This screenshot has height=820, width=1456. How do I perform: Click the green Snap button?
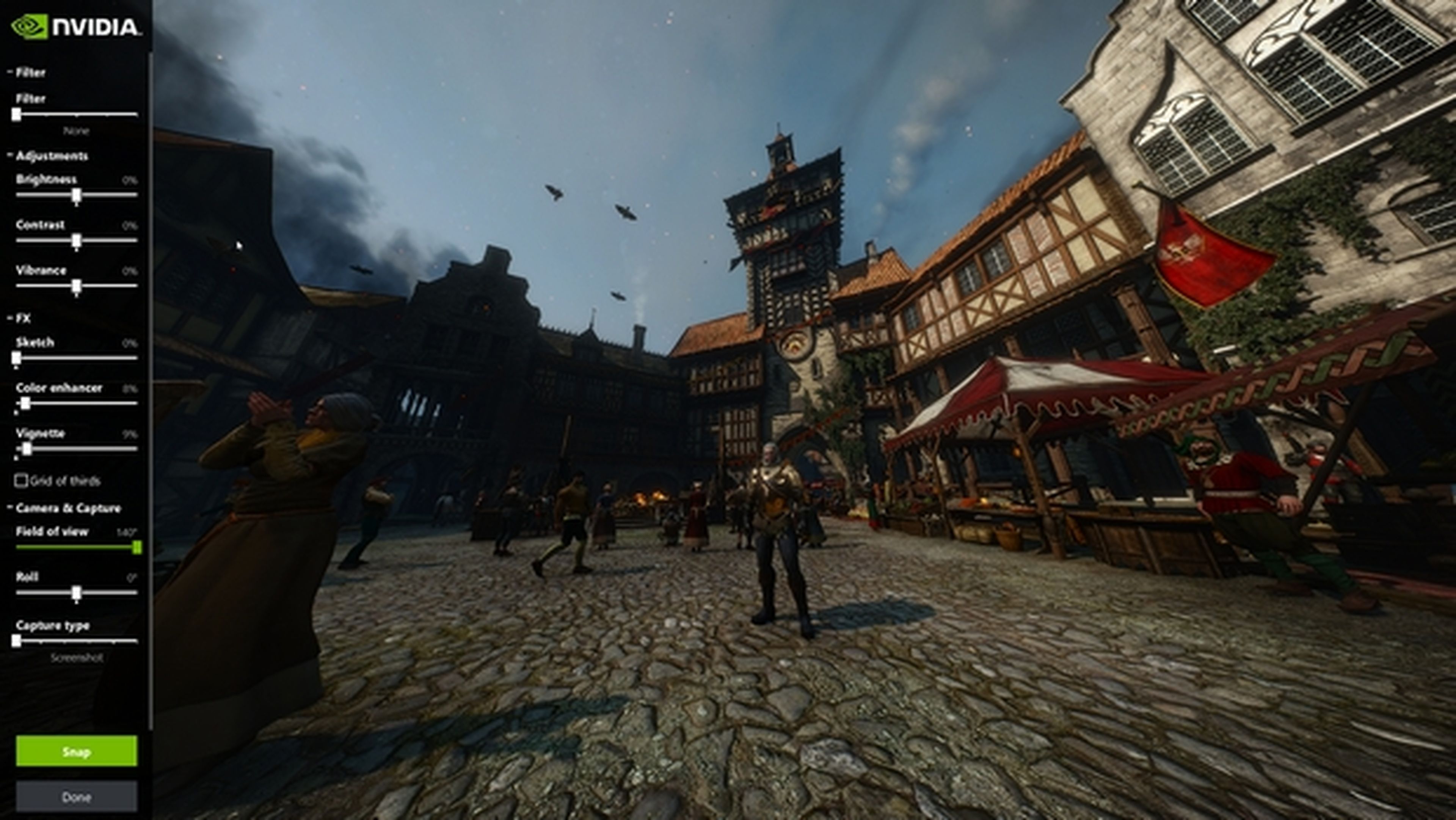(x=76, y=751)
